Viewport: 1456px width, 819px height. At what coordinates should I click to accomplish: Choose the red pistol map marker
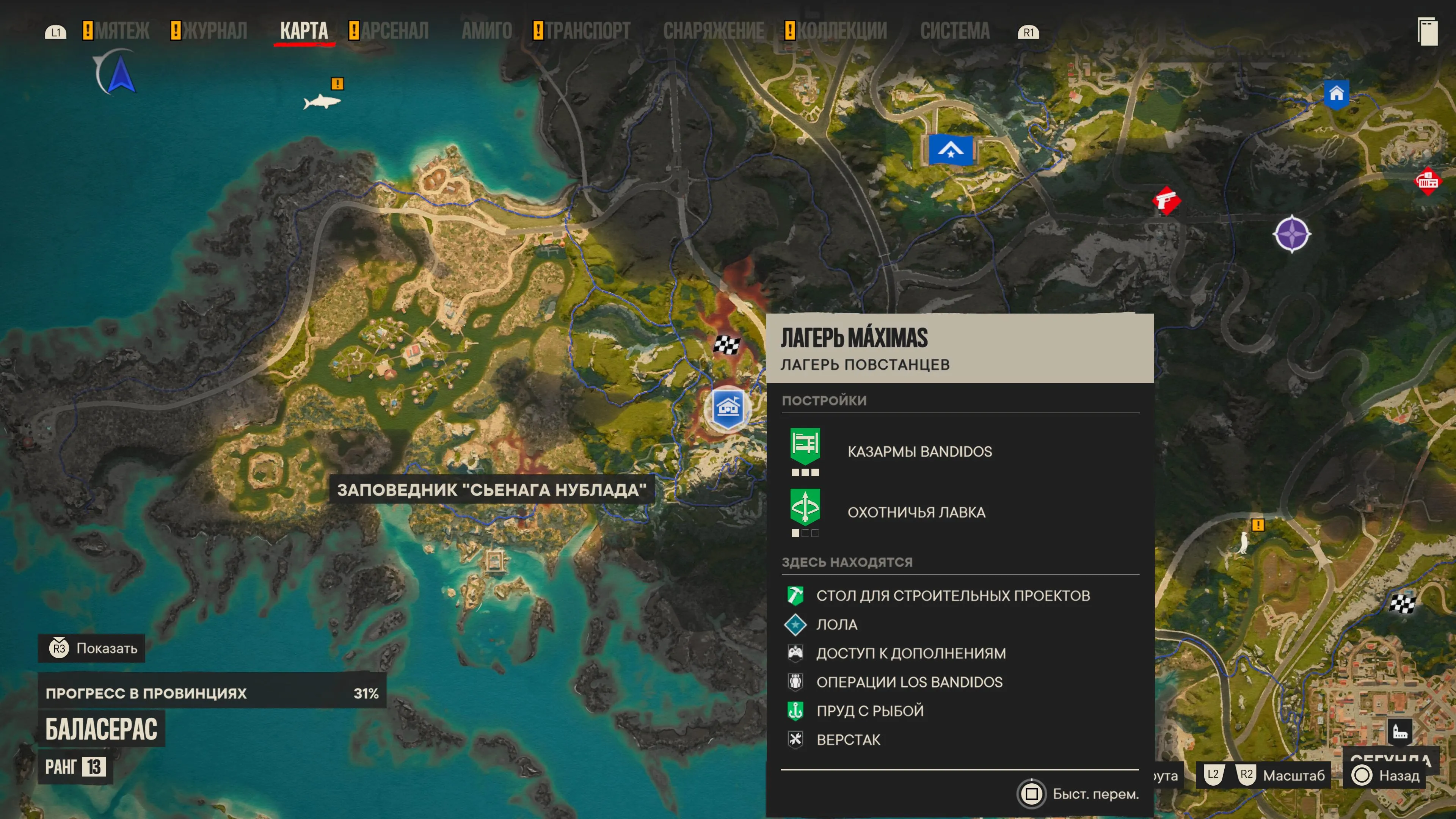click(1166, 201)
